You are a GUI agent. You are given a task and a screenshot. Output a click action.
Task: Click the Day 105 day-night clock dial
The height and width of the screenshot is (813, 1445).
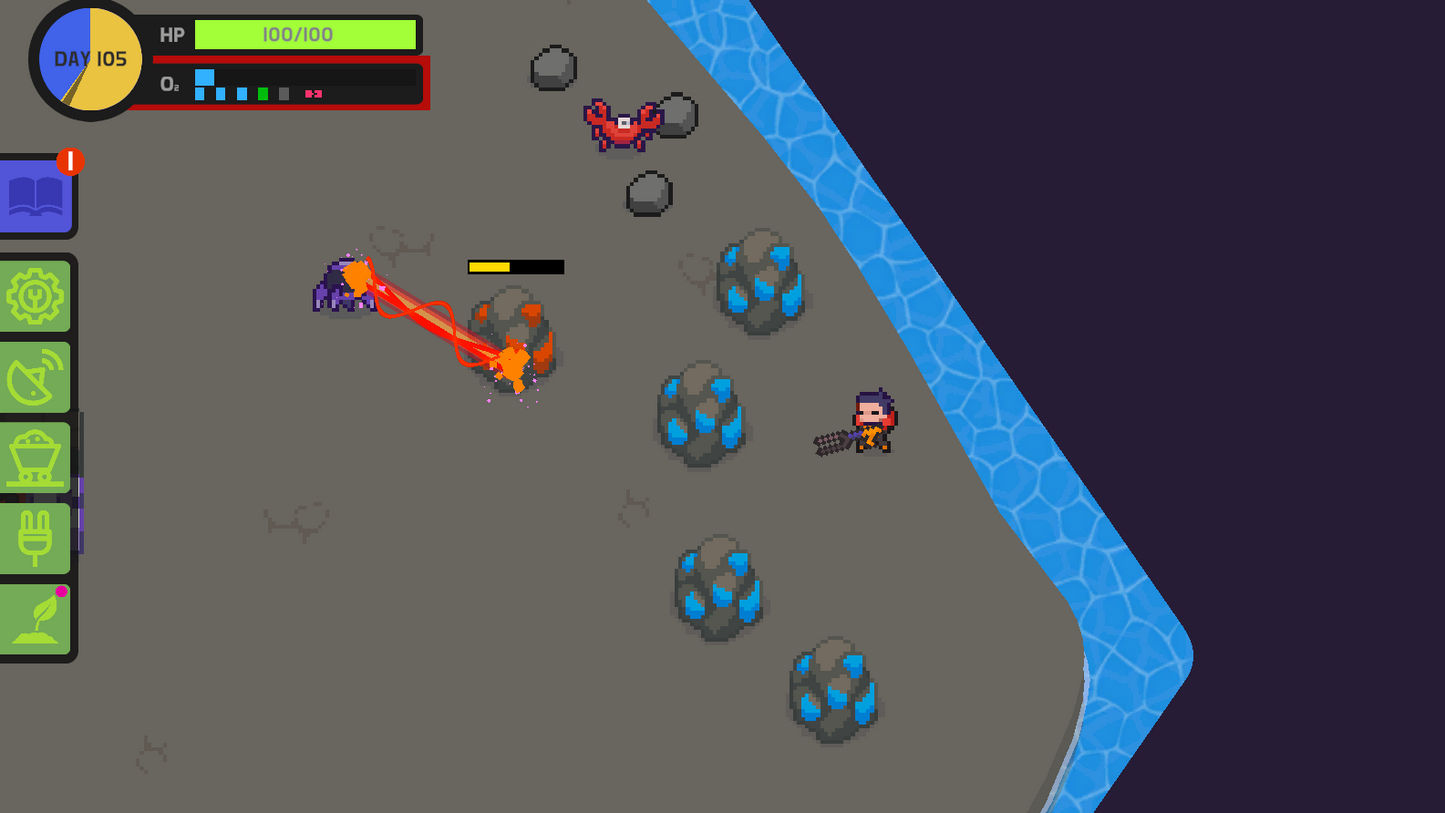[x=87, y=60]
